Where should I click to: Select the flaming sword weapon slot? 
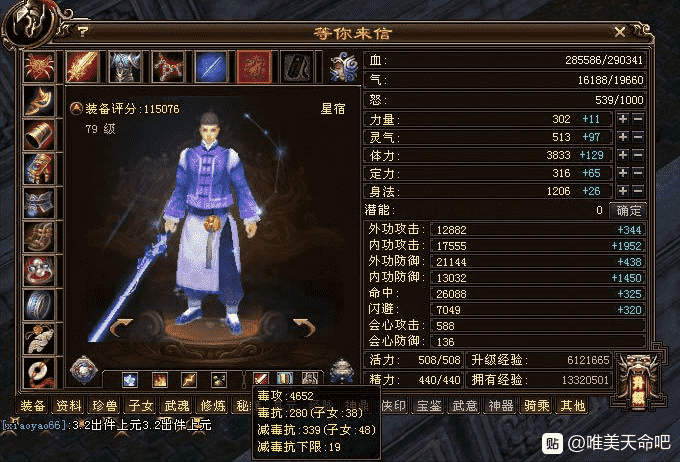pyautogui.click(x=81, y=67)
